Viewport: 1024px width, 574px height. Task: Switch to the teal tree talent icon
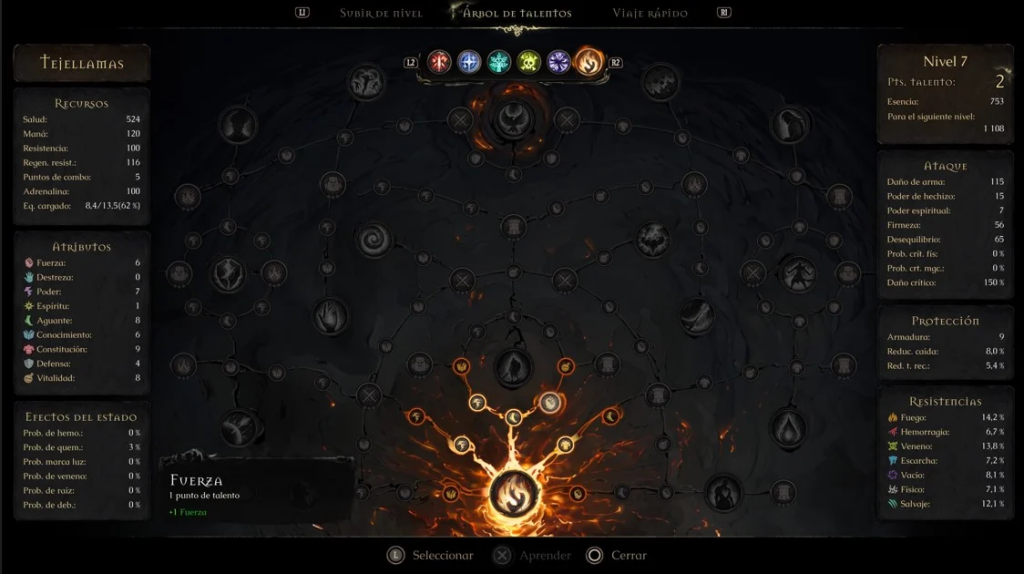tap(499, 62)
